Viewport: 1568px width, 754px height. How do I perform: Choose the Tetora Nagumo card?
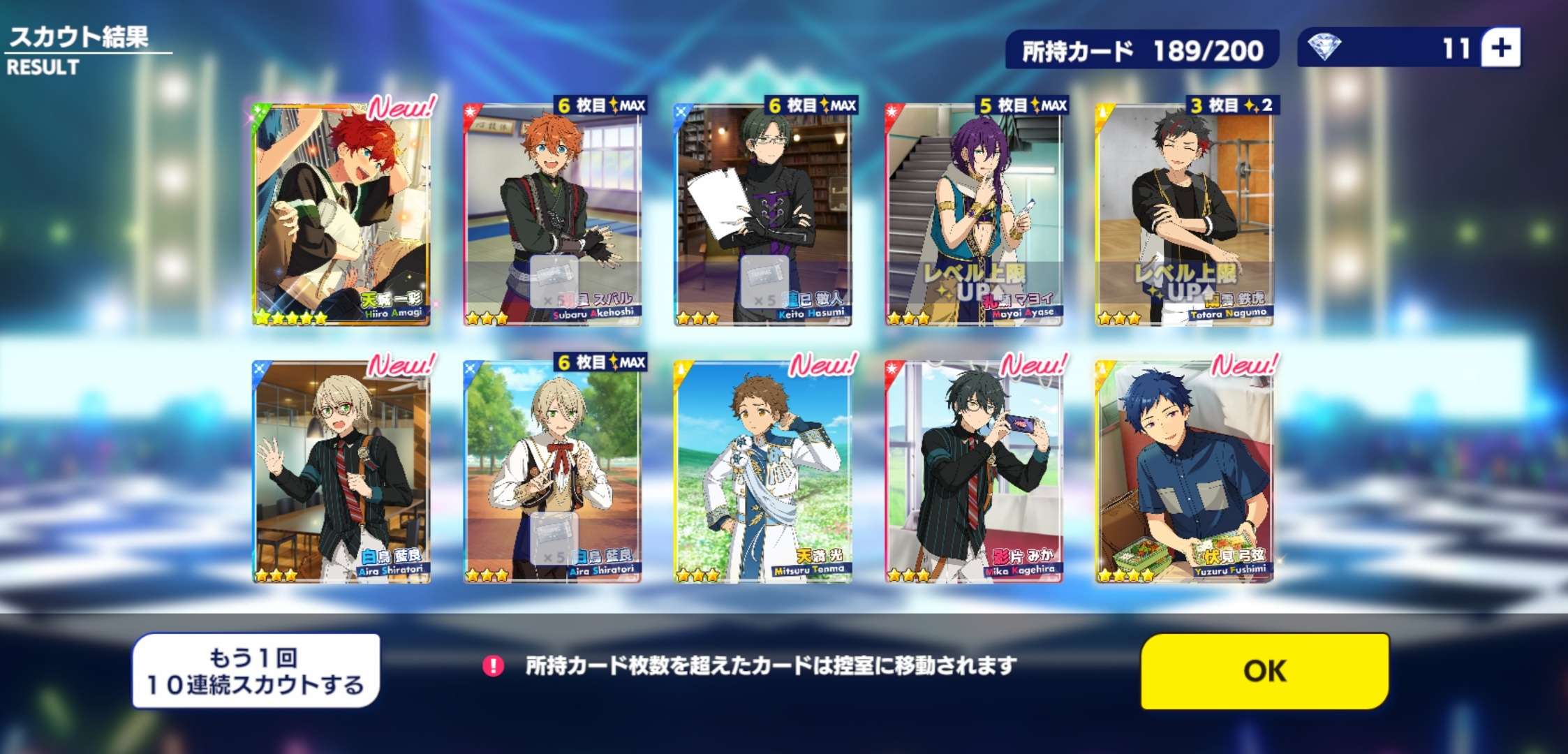[x=1185, y=213]
